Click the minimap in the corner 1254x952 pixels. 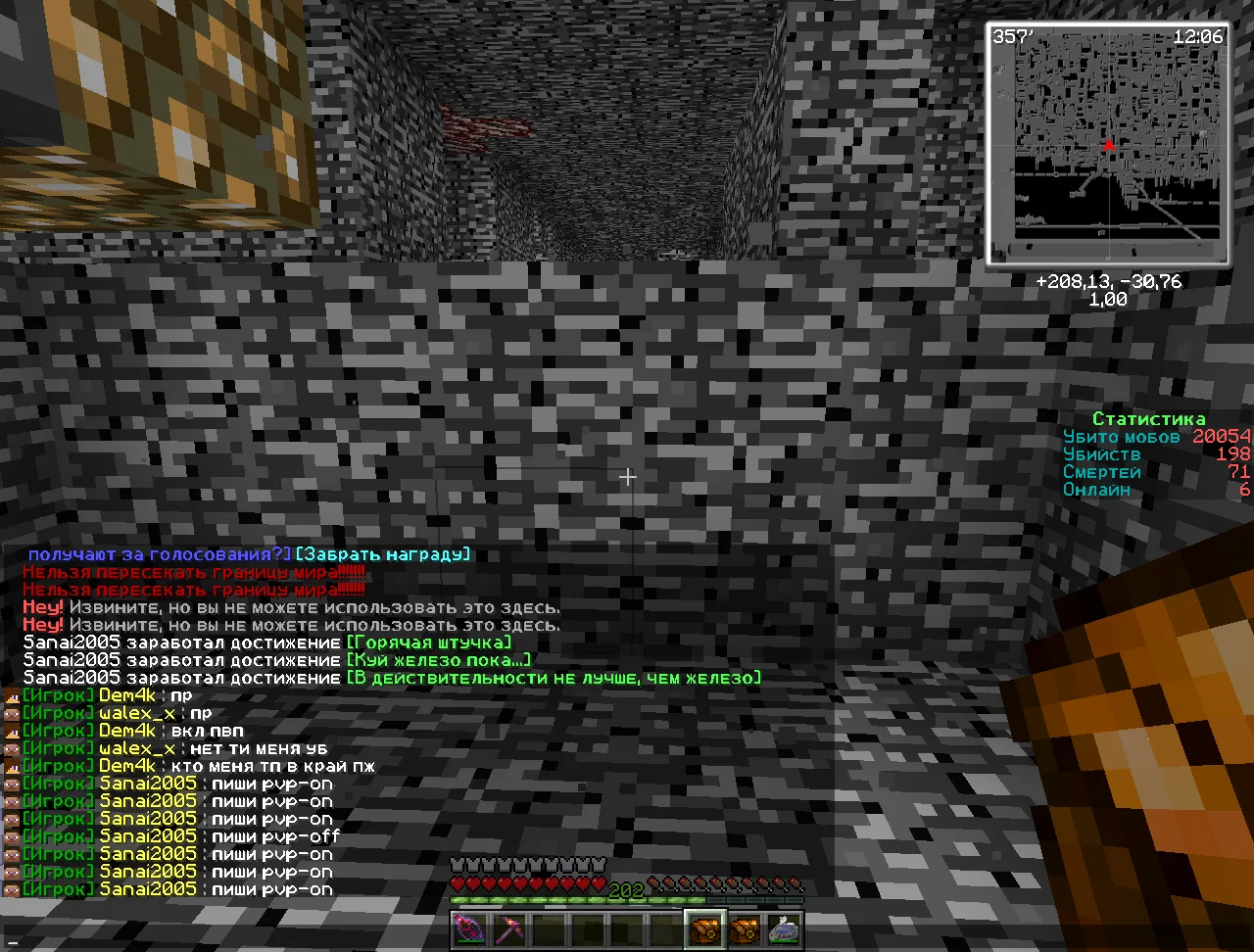click(1107, 144)
